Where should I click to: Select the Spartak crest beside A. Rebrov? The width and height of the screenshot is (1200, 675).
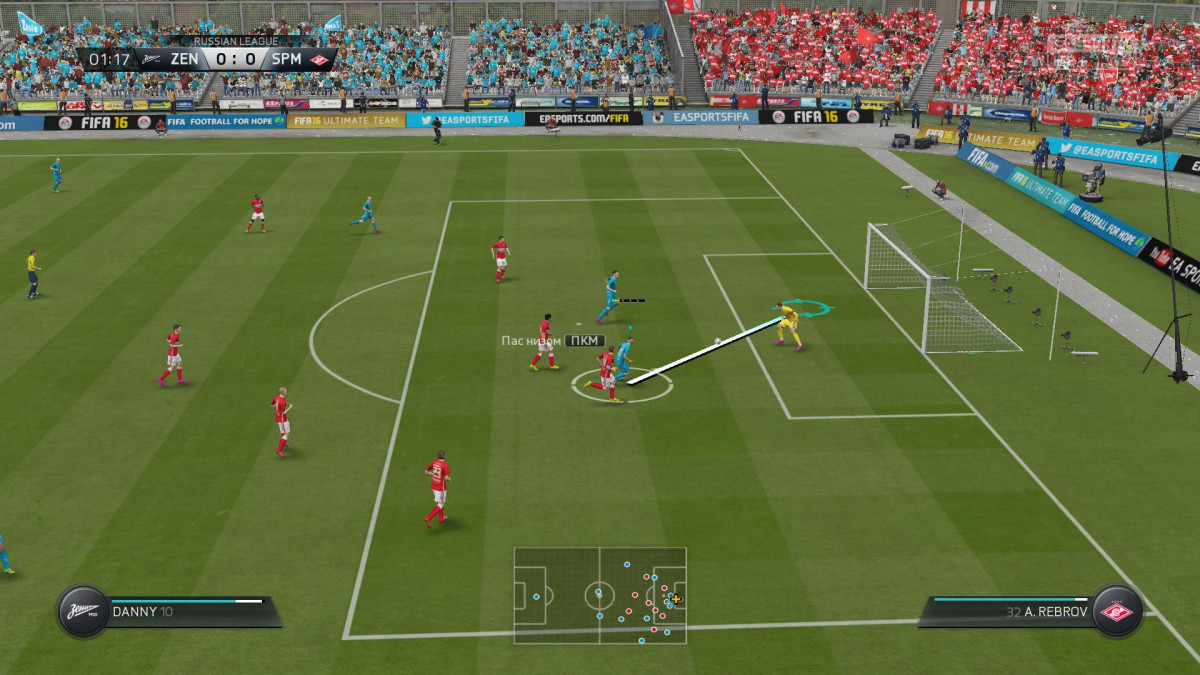tap(1116, 611)
